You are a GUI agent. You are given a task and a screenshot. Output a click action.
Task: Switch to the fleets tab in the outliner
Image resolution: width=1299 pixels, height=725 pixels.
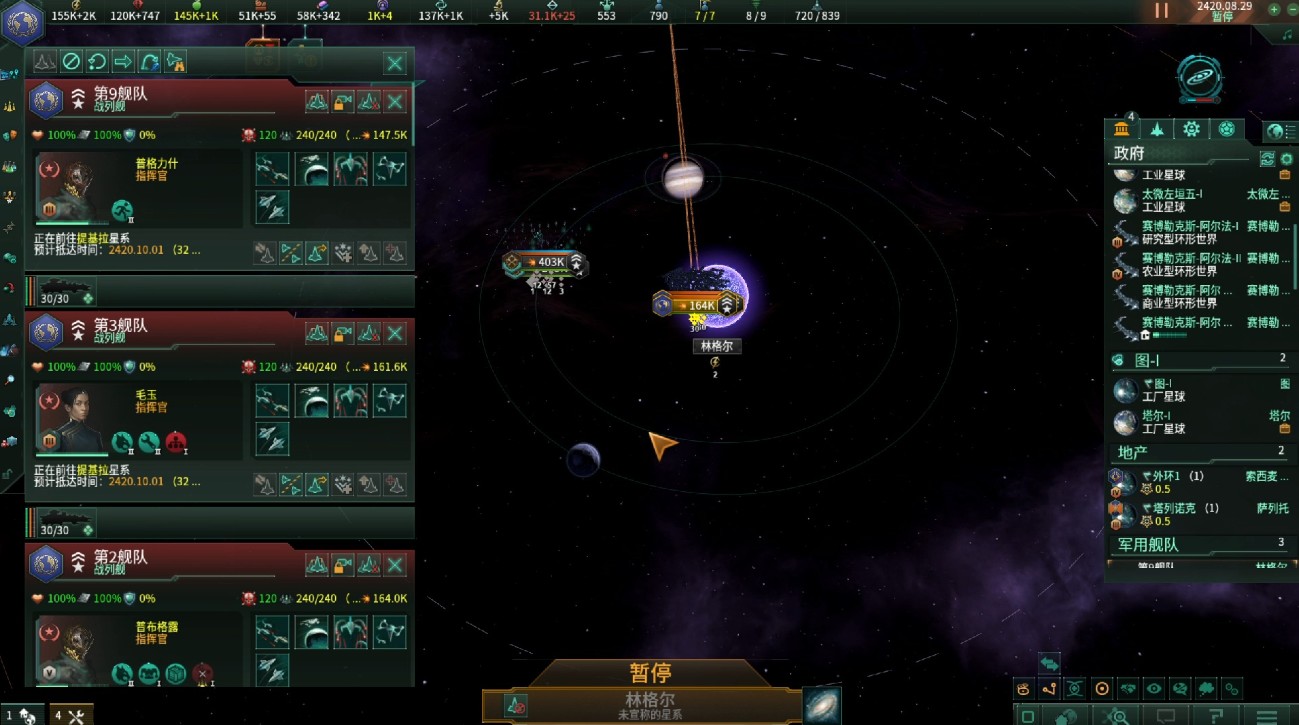(1157, 129)
